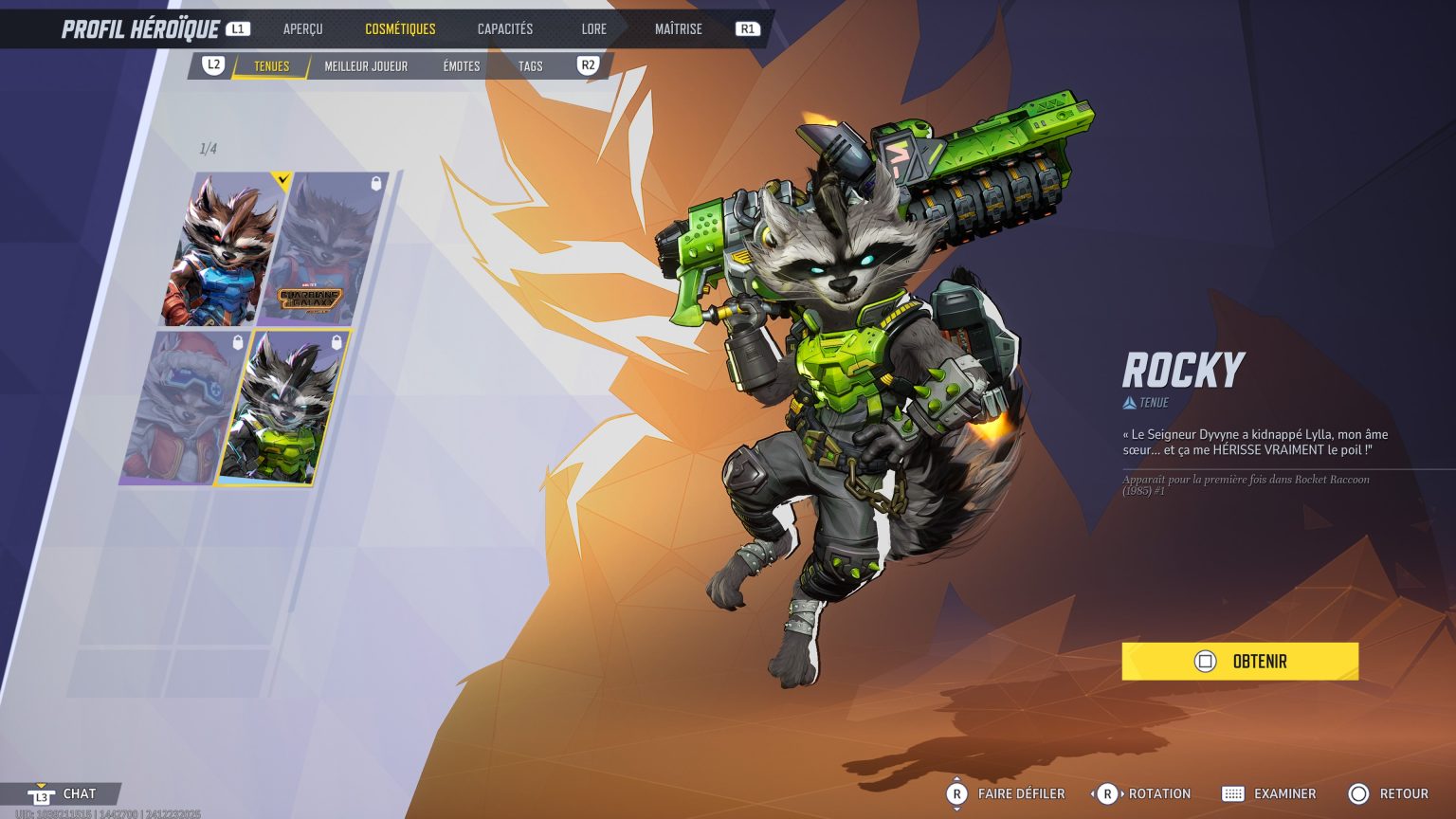Click the circle icon next to Retour
This screenshot has width=1456, height=819.
1358,793
